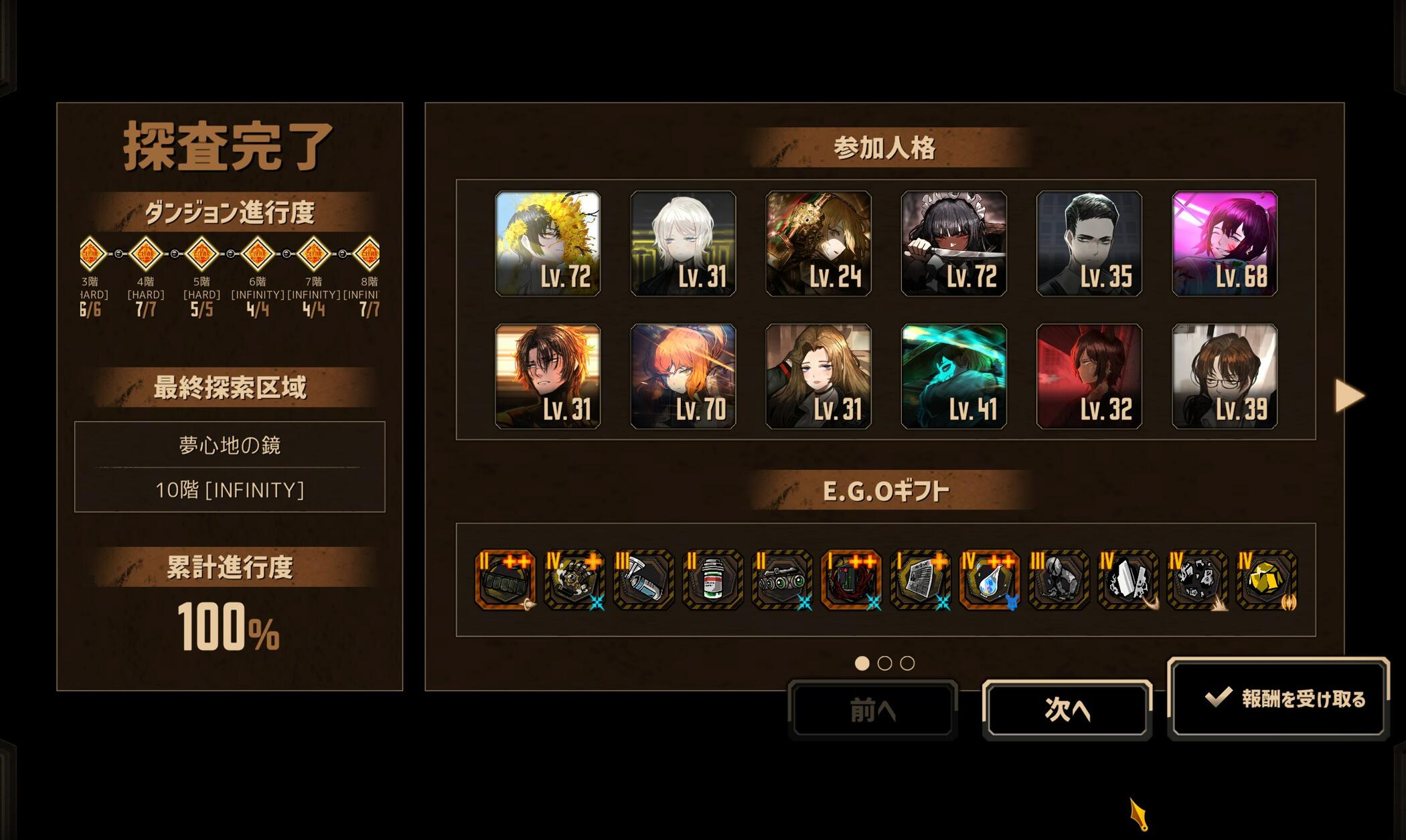Jump to the third page dot
Screen dimensions: 1406x840
(907, 663)
